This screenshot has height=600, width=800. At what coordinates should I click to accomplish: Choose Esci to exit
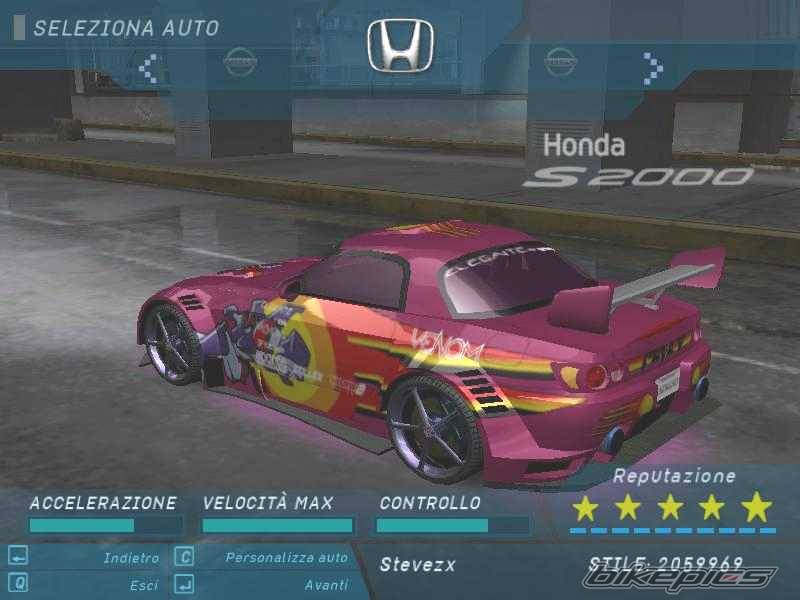coord(144,585)
